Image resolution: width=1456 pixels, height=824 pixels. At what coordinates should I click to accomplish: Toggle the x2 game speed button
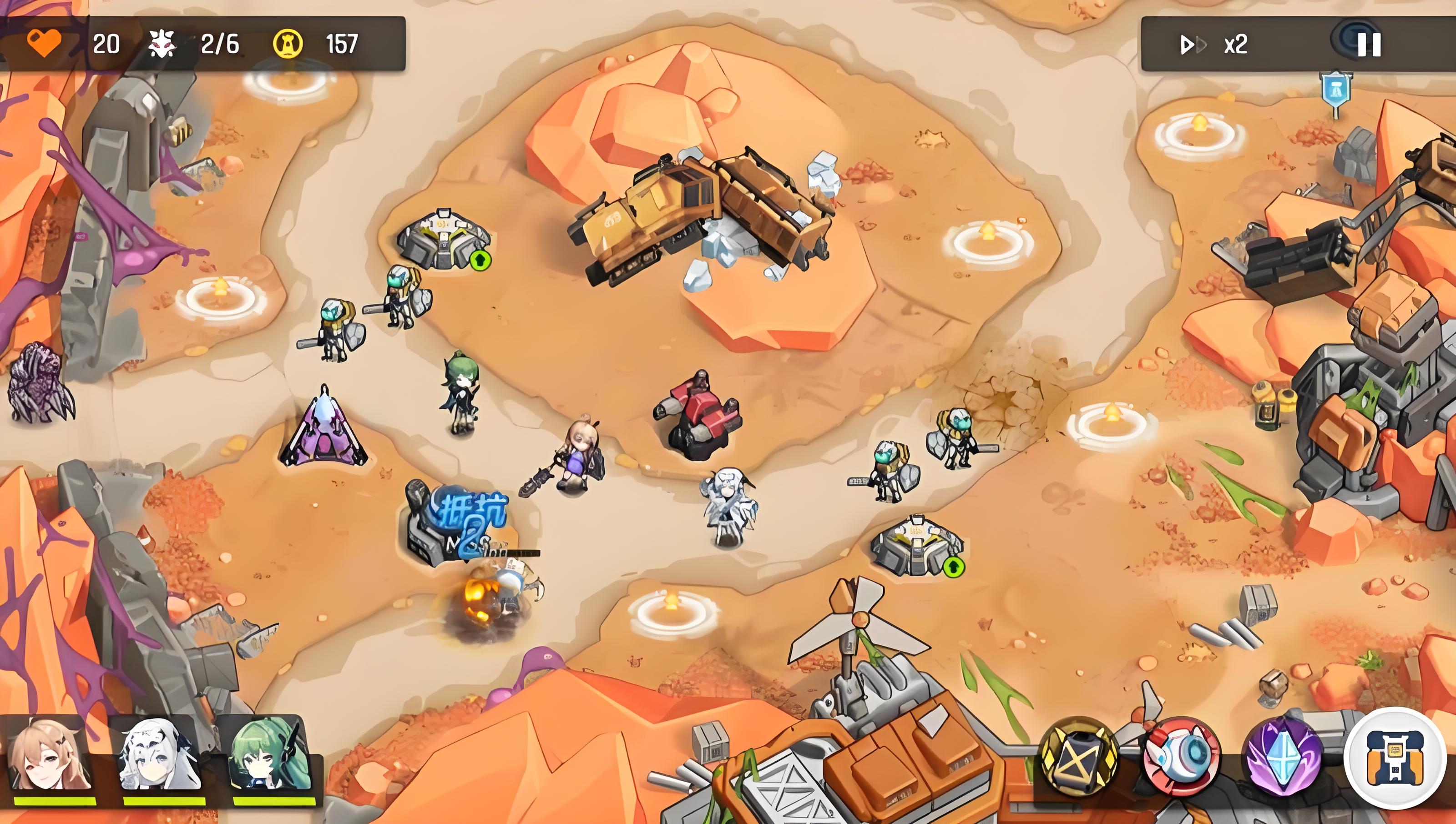pos(1213,44)
